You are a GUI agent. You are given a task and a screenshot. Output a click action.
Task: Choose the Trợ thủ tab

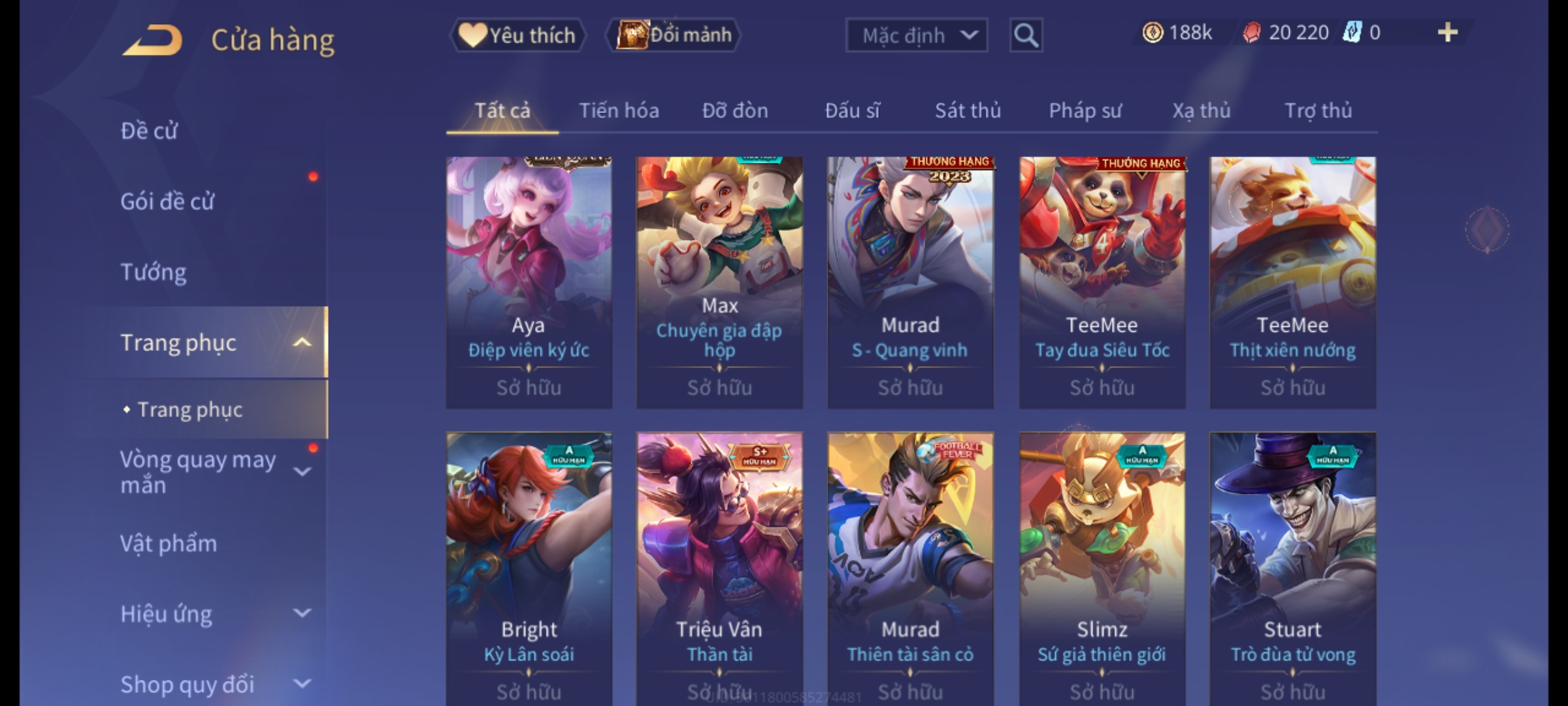[x=1318, y=111]
